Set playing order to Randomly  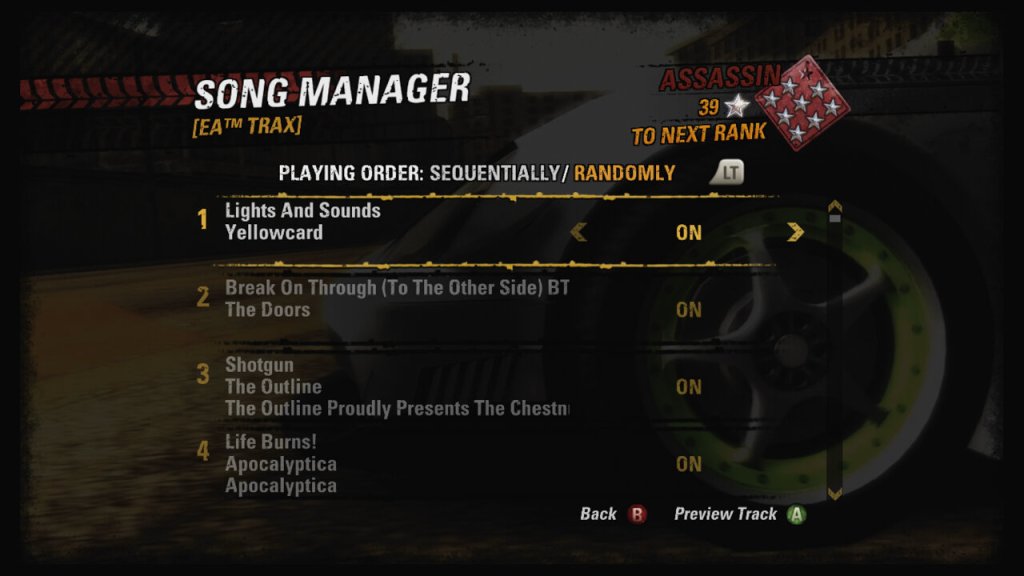coord(624,173)
